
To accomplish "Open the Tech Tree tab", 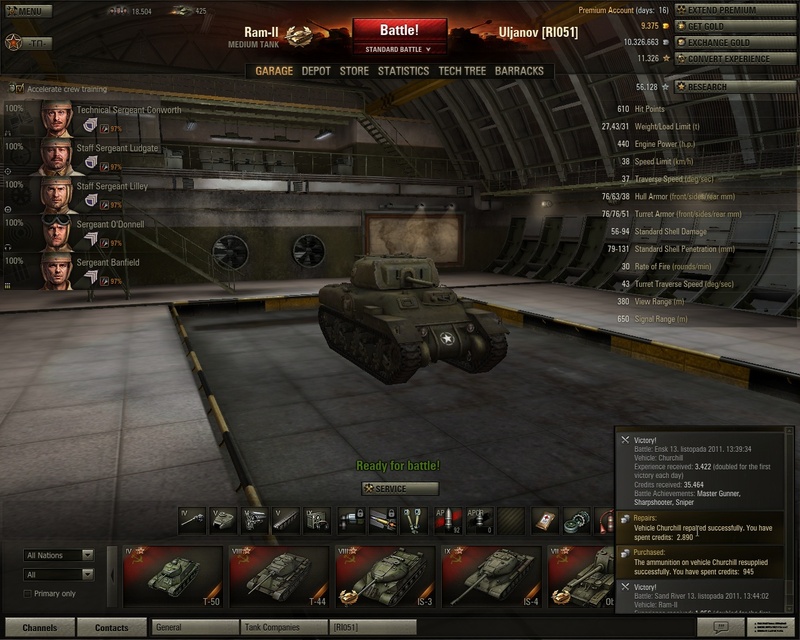I will click(x=461, y=71).
